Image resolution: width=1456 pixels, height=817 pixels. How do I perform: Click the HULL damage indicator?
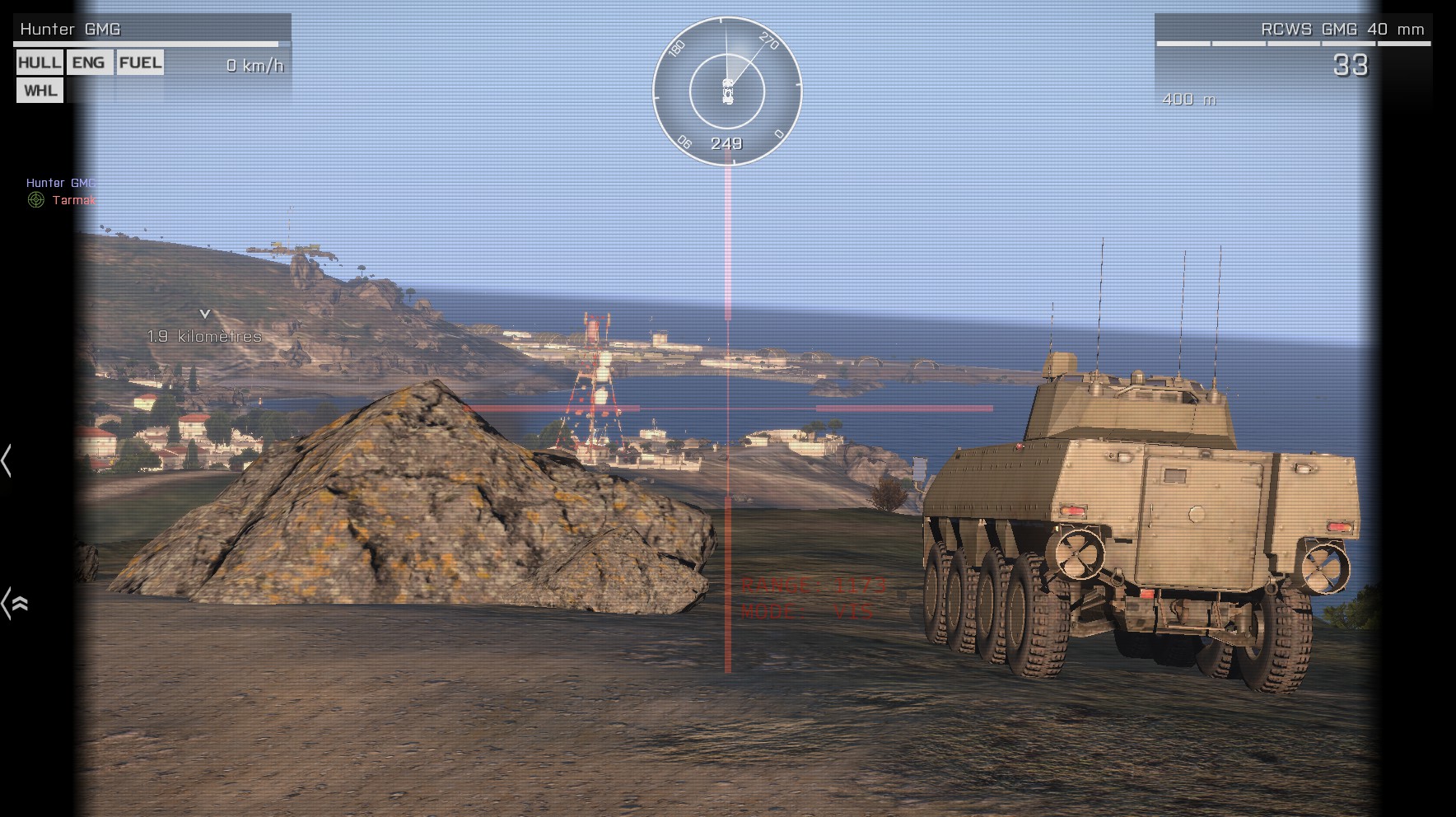(x=40, y=63)
